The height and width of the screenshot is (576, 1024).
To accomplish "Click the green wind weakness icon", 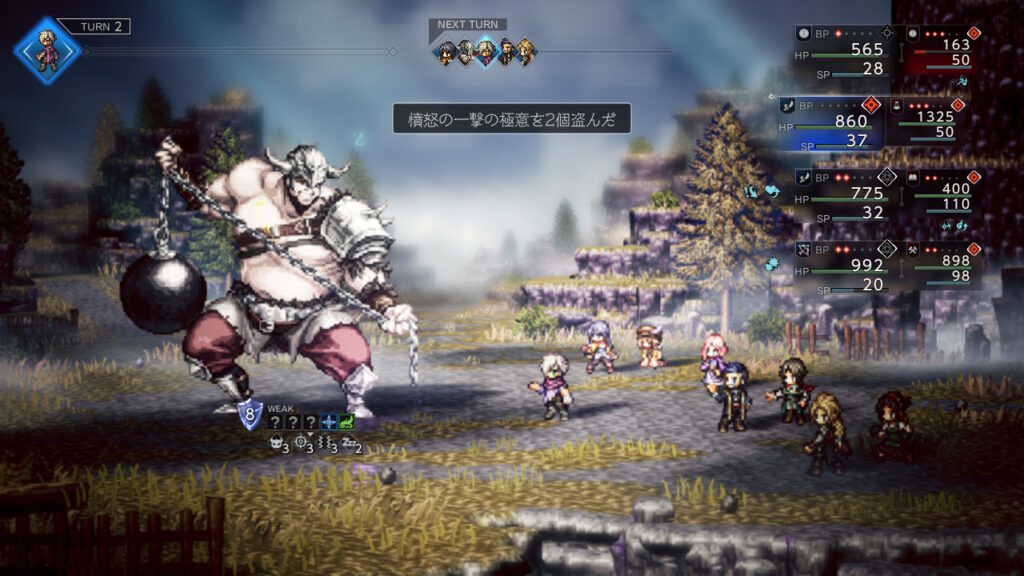I will tap(347, 422).
